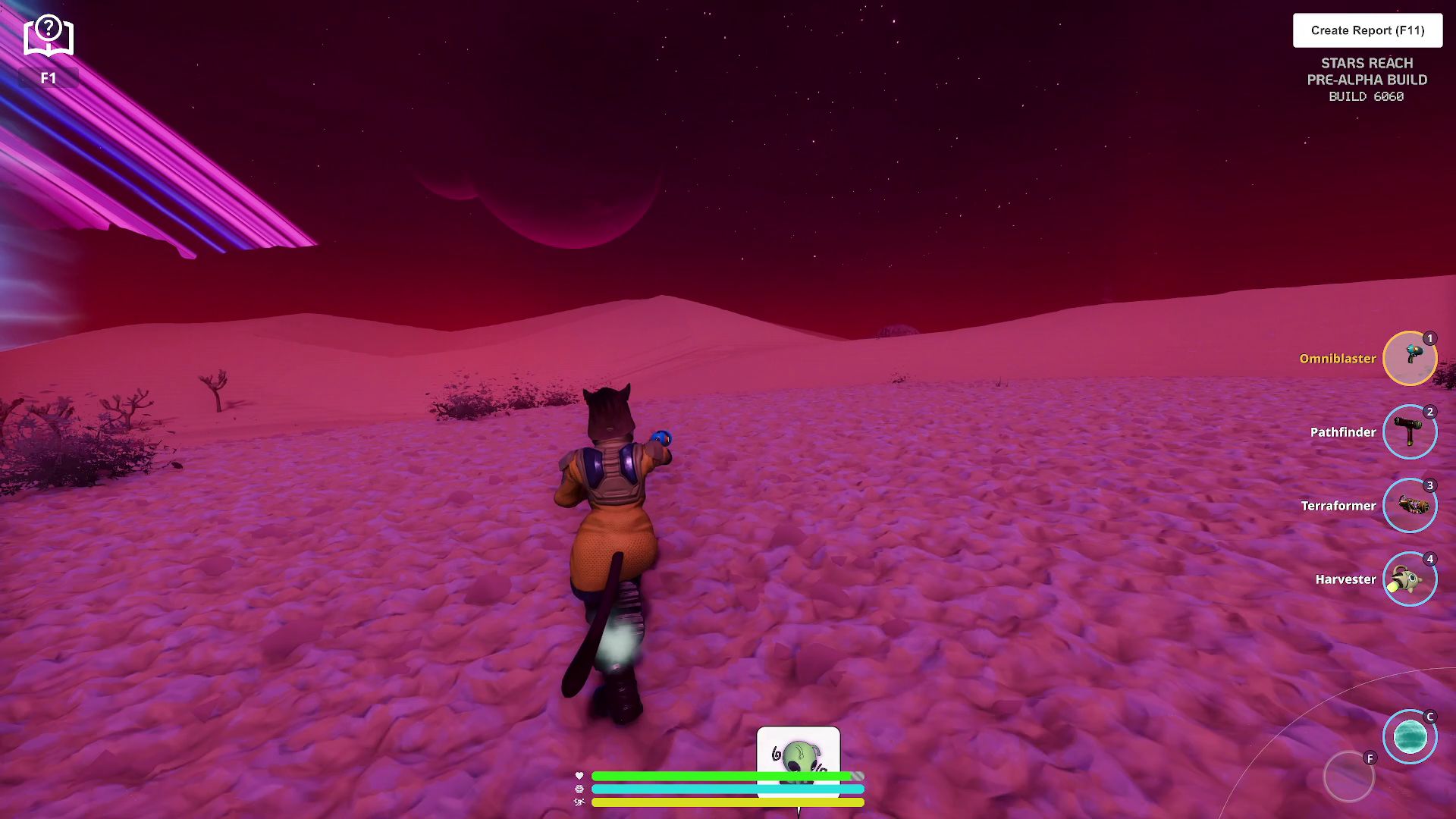Select the Omniblaster tool slot
The width and height of the screenshot is (1456, 819).
pyautogui.click(x=1410, y=358)
